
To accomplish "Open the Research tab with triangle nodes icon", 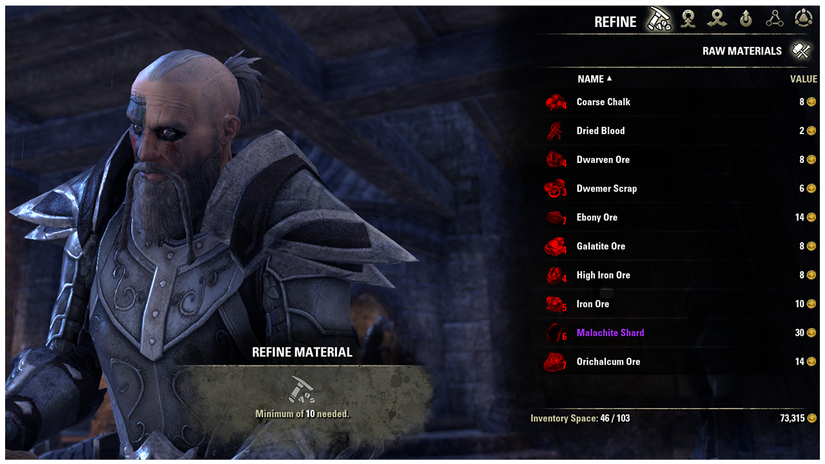I will [x=774, y=19].
